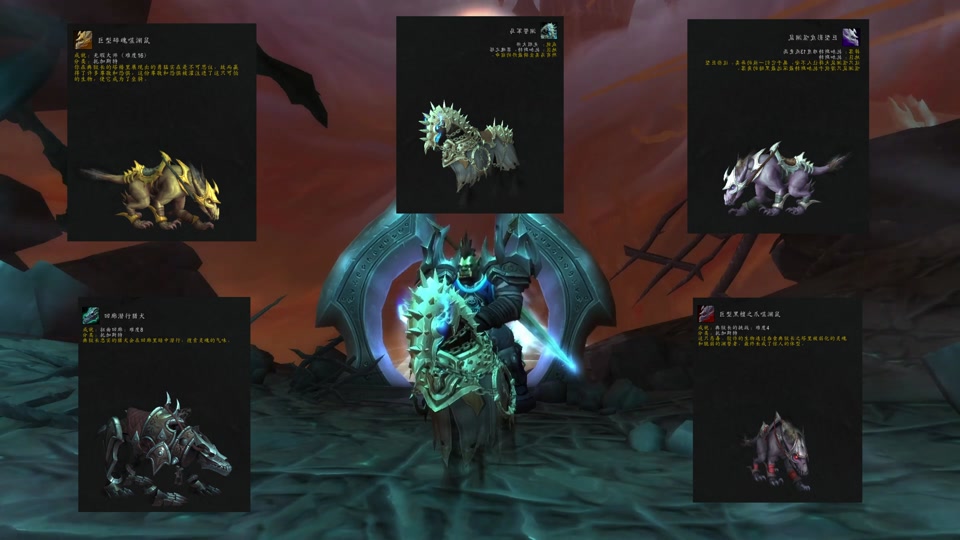The height and width of the screenshot is (540, 960).
Task: Click the gold mount icon in the yellow wolf card
Action: [85, 39]
